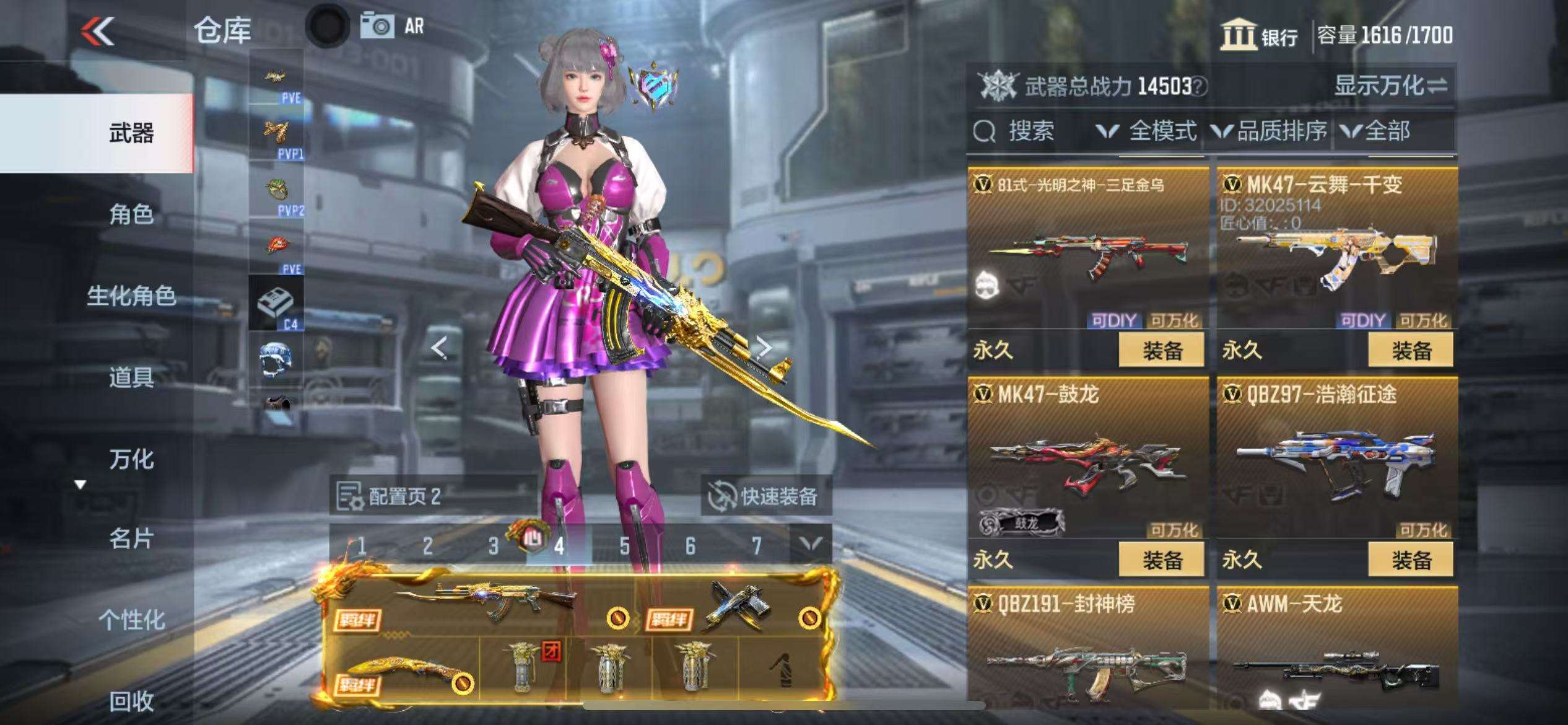Open the 银行 bank

pyautogui.click(x=1260, y=35)
